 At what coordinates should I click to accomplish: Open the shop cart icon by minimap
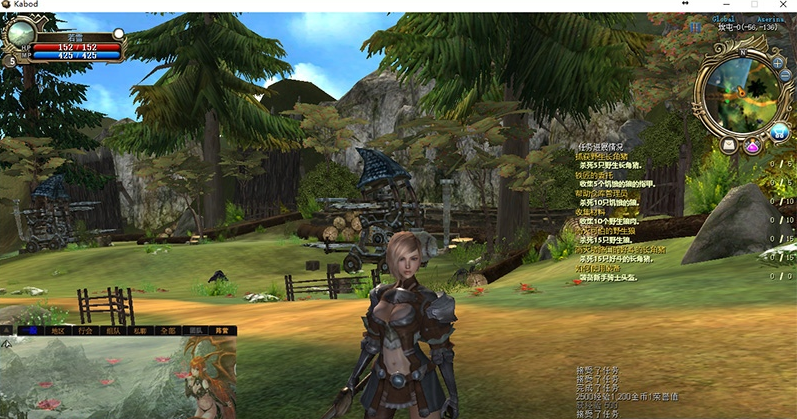point(779,131)
